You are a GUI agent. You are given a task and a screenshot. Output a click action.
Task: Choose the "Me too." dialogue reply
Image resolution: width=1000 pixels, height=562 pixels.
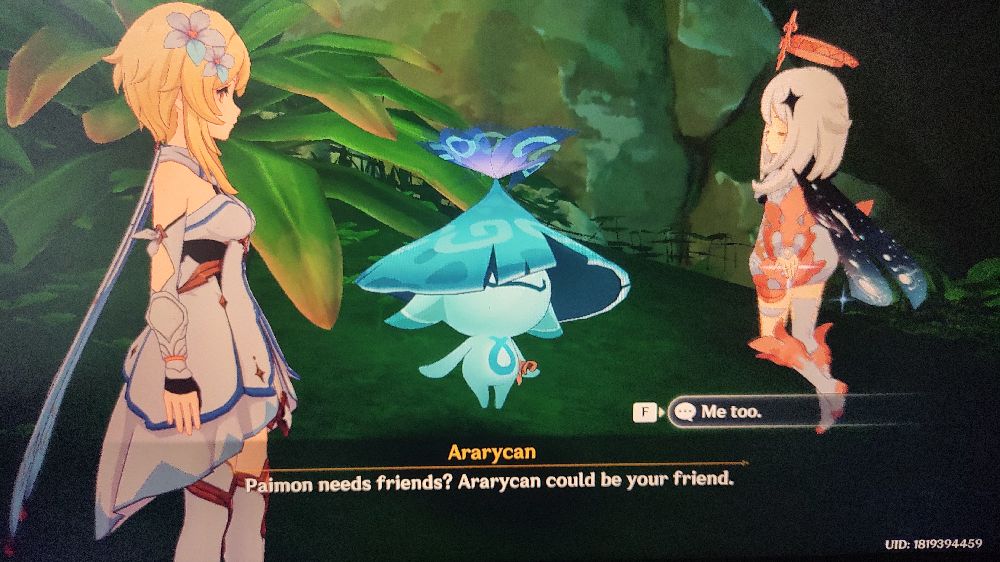coord(740,411)
